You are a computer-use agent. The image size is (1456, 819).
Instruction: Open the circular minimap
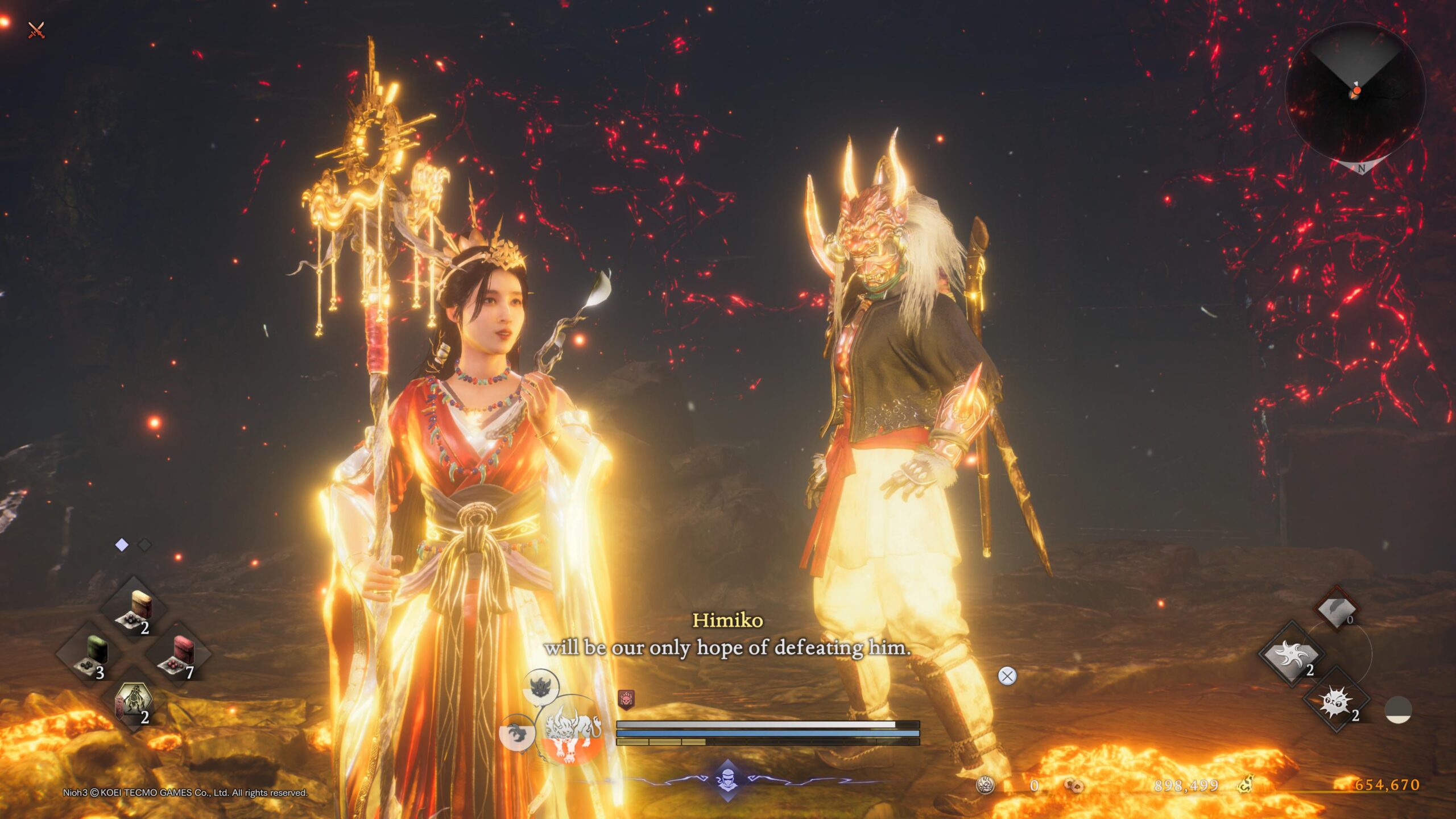click(x=1355, y=94)
